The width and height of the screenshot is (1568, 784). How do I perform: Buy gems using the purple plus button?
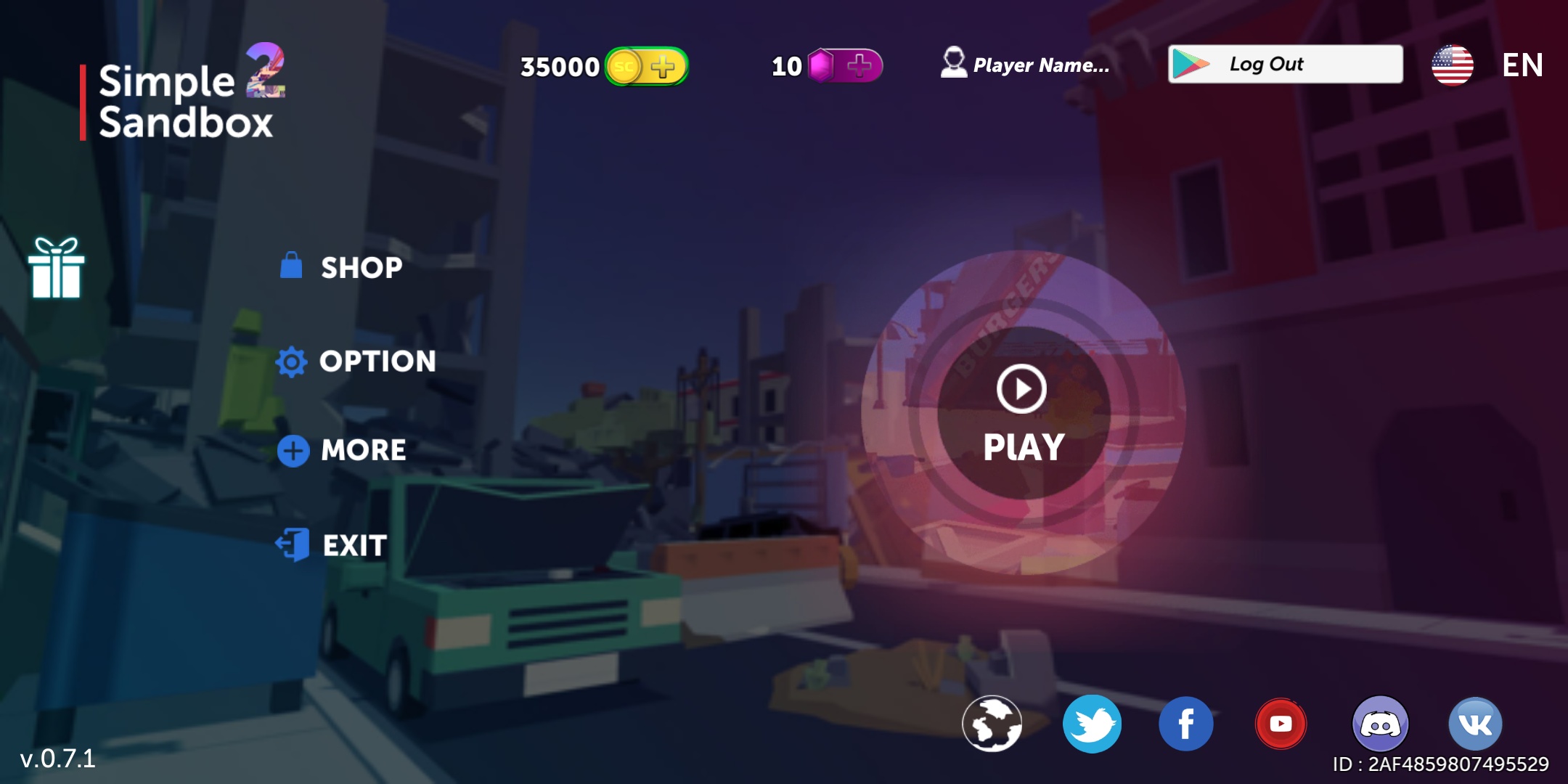pos(858,67)
